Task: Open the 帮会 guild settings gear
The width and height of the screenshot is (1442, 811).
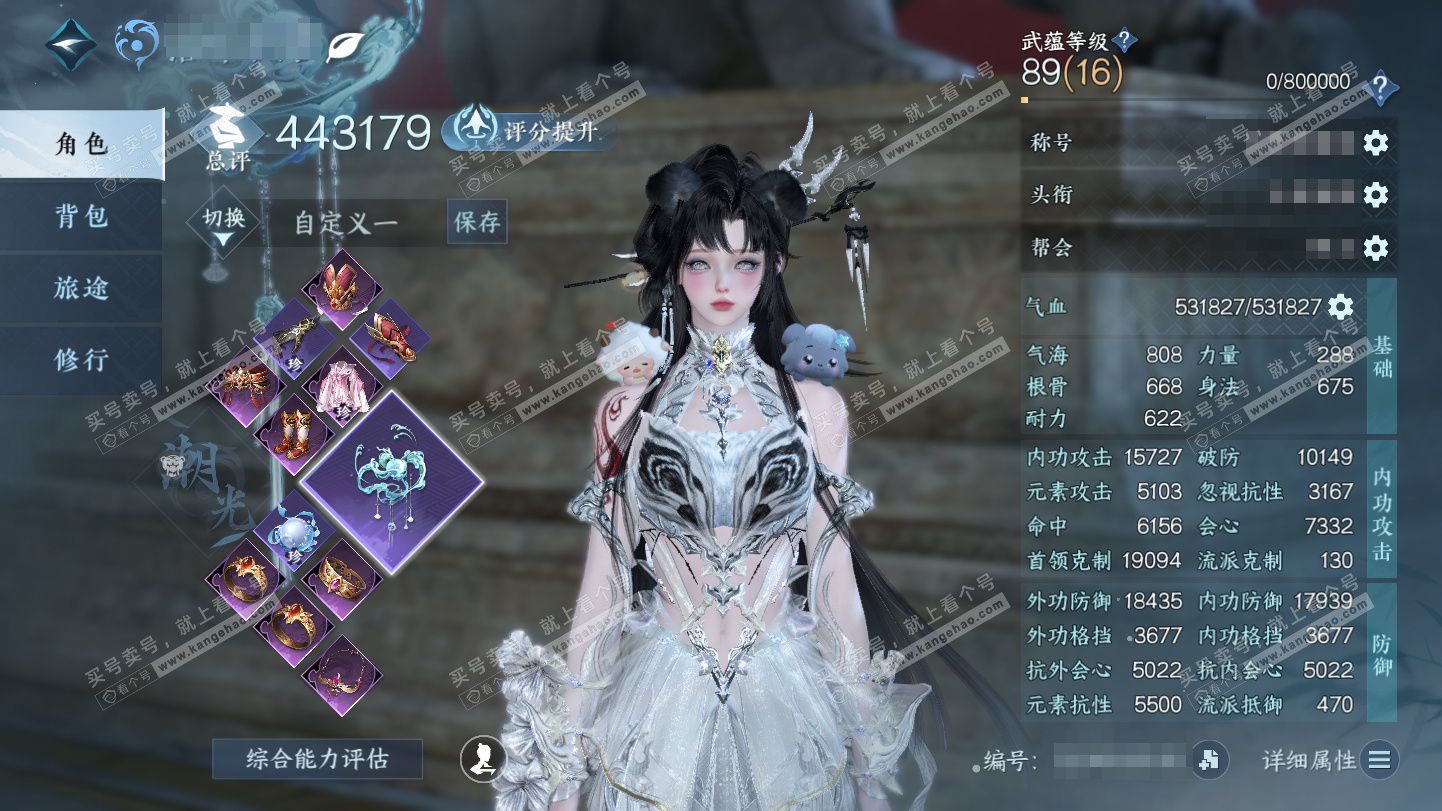Action: tap(1376, 247)
